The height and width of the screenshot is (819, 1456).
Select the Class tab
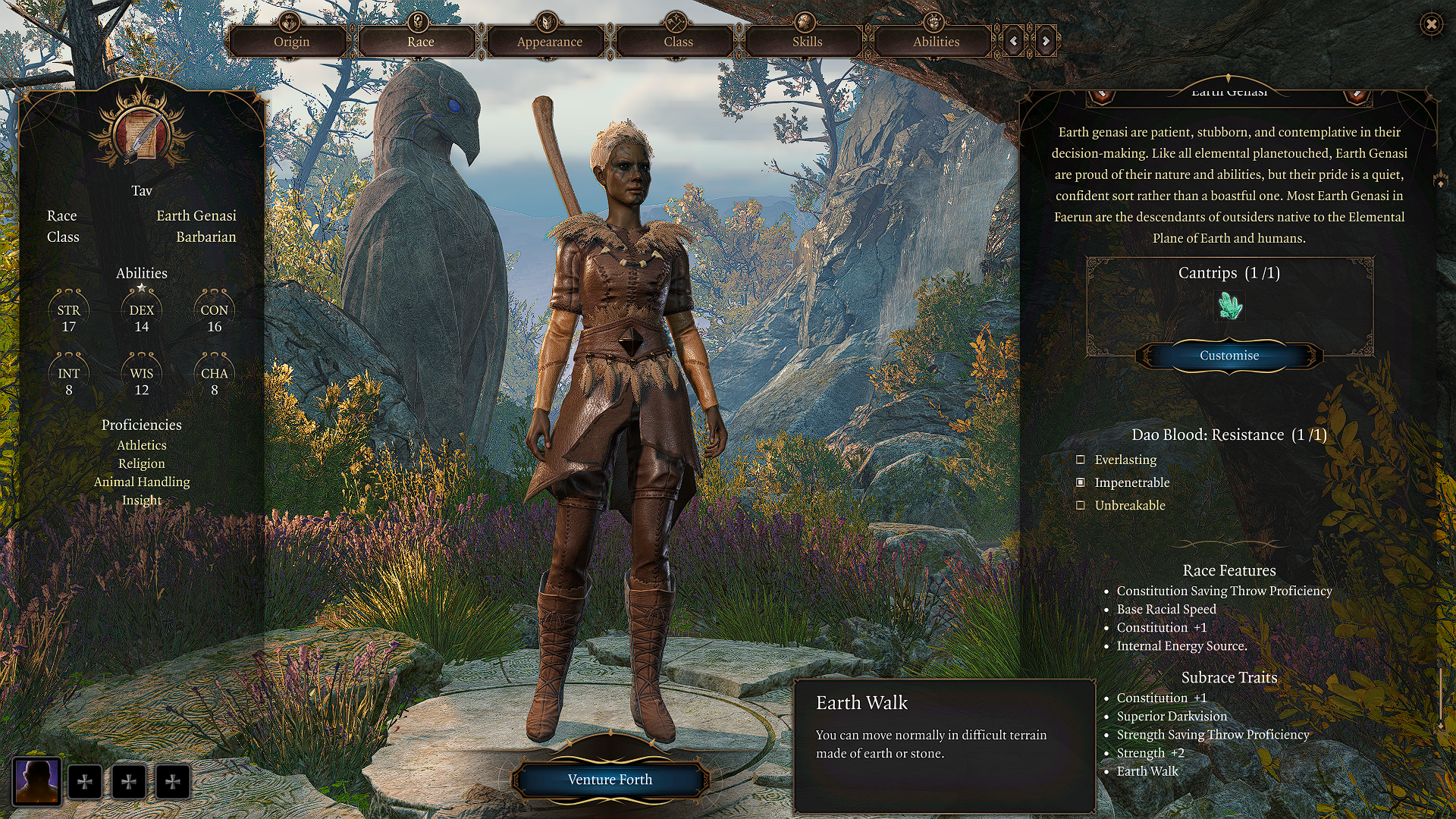pyautogui.click(x=678, y=42)
